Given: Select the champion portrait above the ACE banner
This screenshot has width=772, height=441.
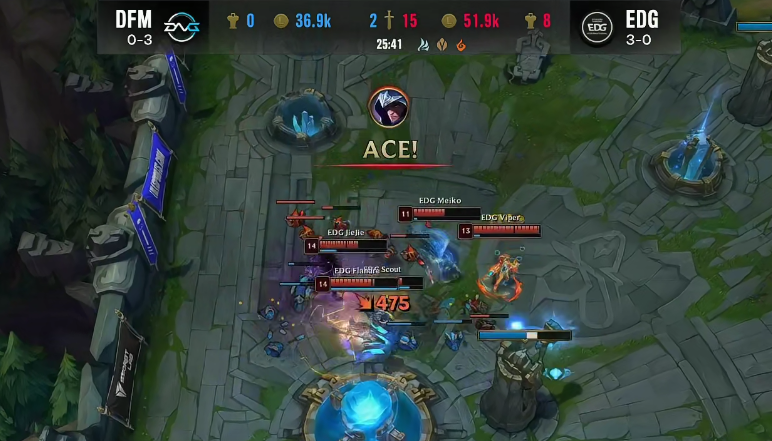Looking at the screenshot, I should point(388,107).
